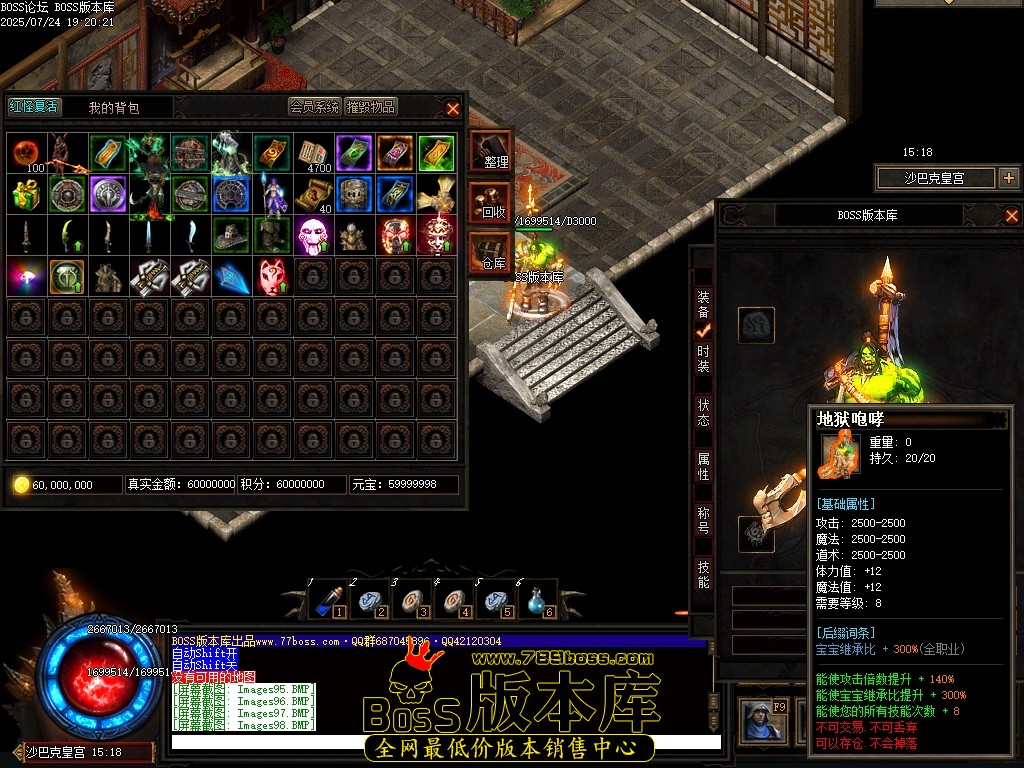Use the round flask in hotbar slot 6
Screen dimensions: 1024x768
point(537,601)
